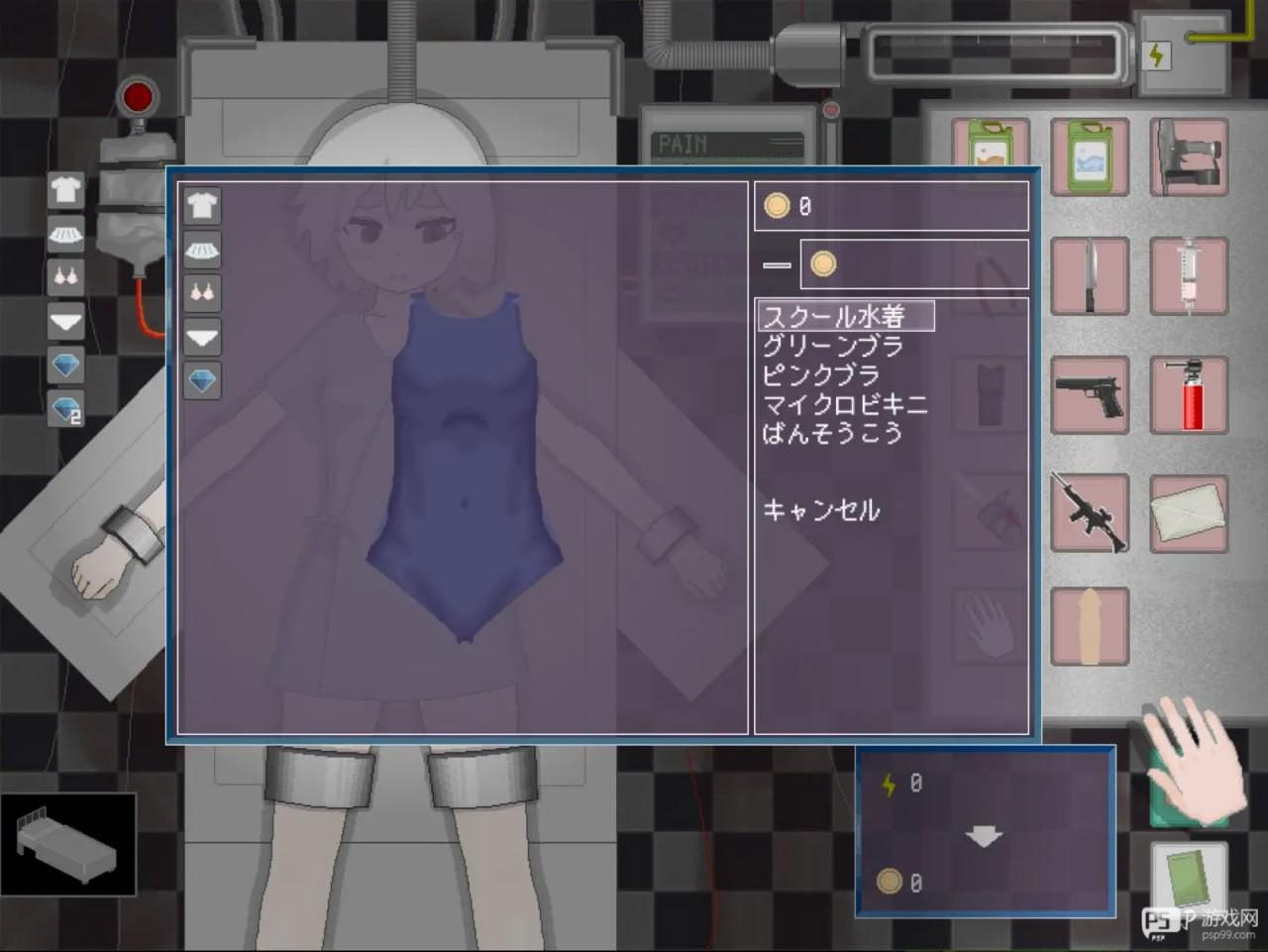Toggle the shirt category in the clothing sidebar
This screenshot has height=952, width=1268.
pyautogui.click(x=64, y=190)
